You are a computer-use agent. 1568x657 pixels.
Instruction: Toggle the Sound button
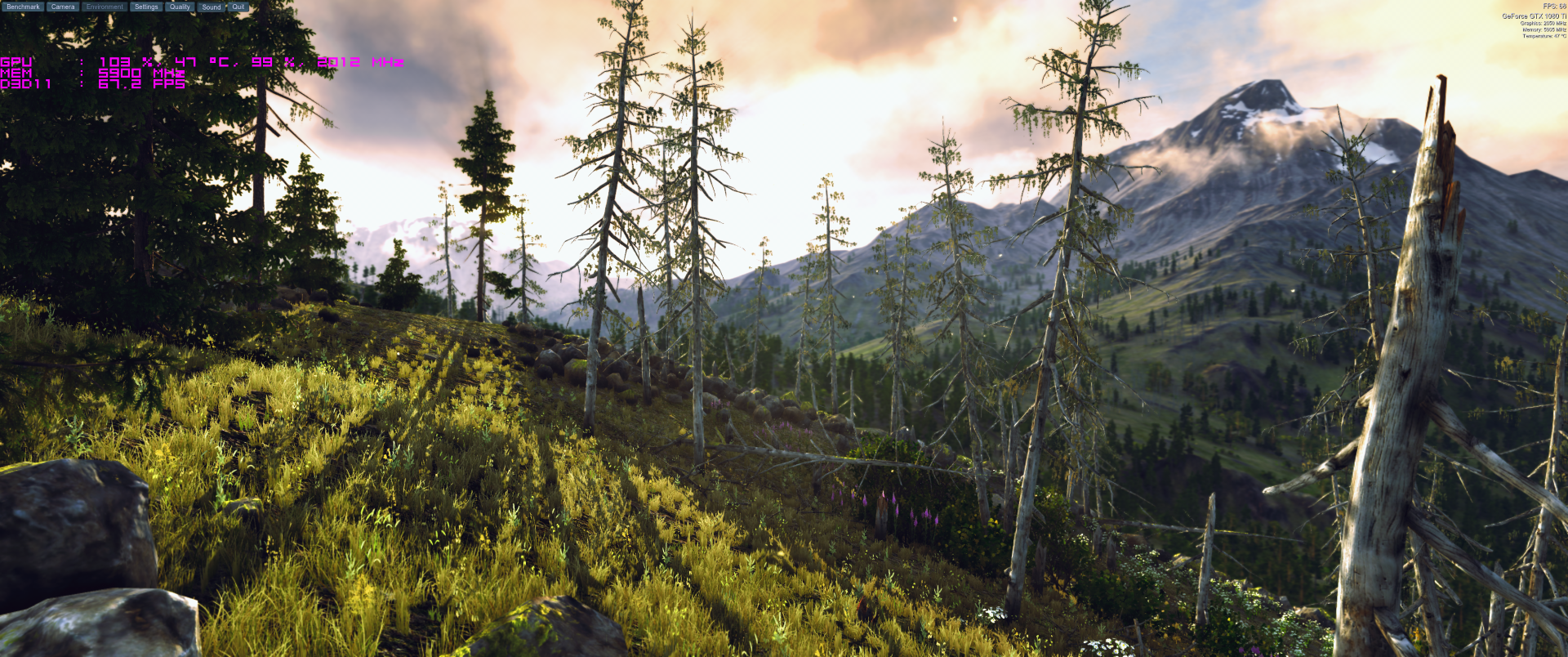point(212,7)
